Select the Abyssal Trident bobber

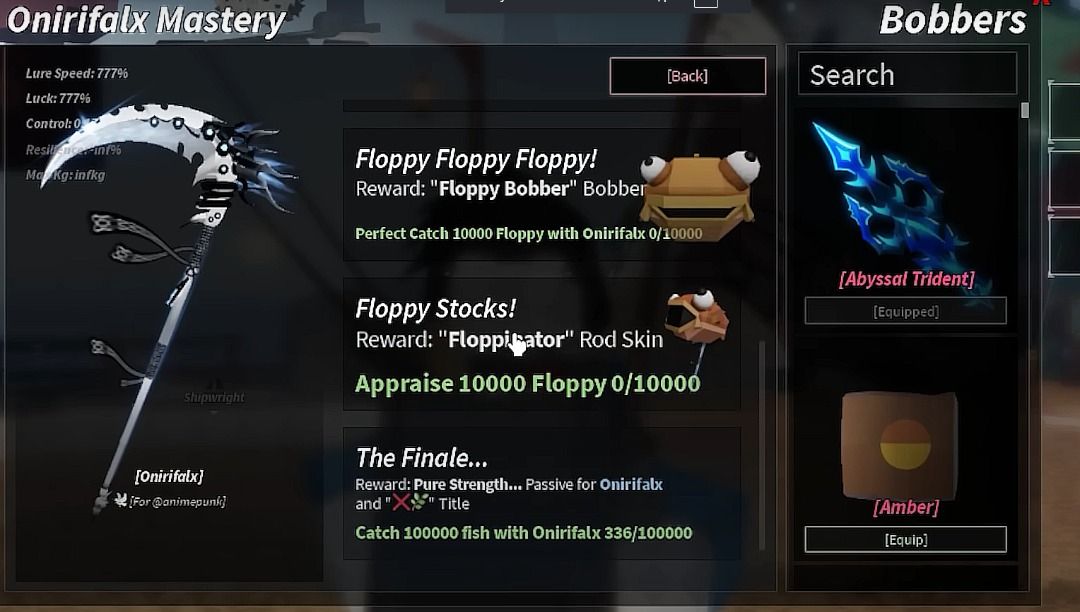point(895,200)
